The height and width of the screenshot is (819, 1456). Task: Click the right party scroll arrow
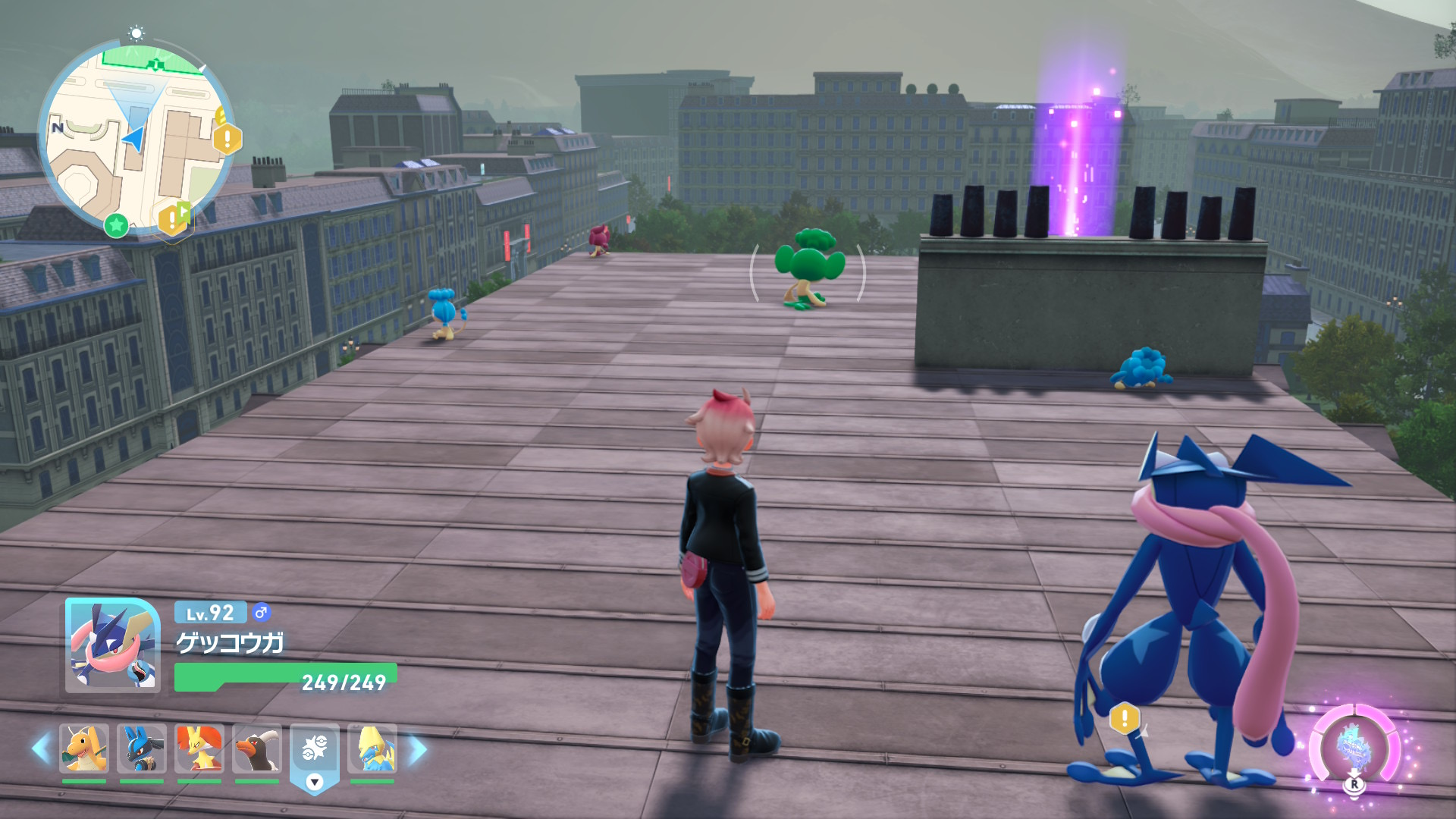tap(418, 748)
